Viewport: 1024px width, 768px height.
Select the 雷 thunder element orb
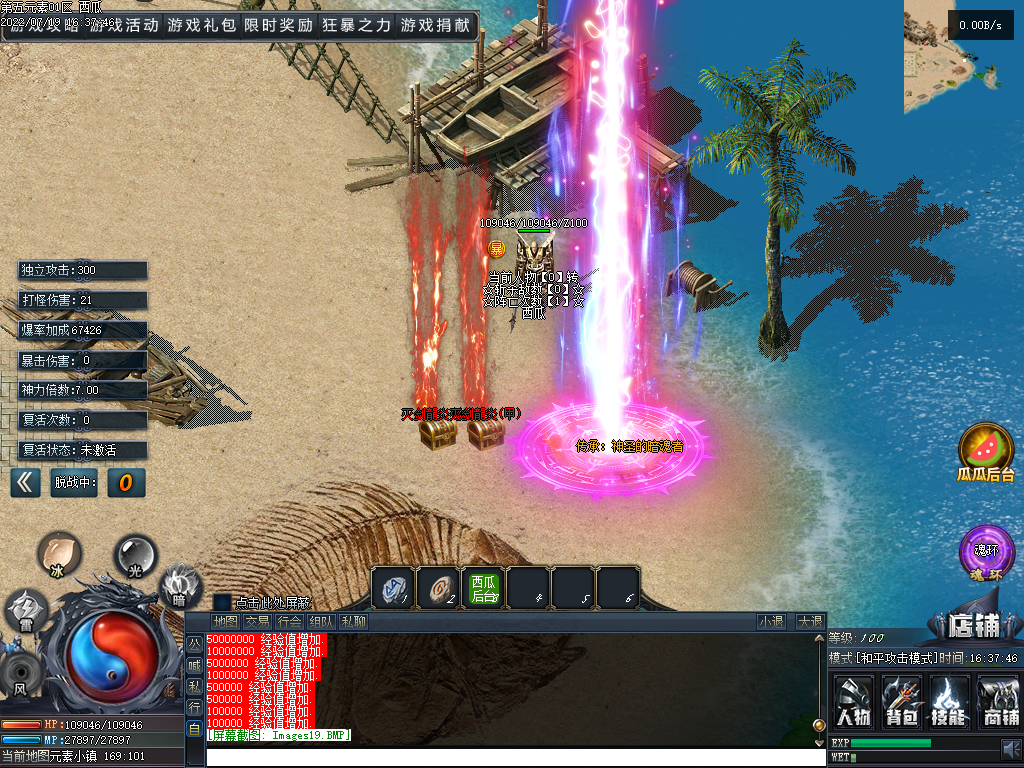coord(26,610)
